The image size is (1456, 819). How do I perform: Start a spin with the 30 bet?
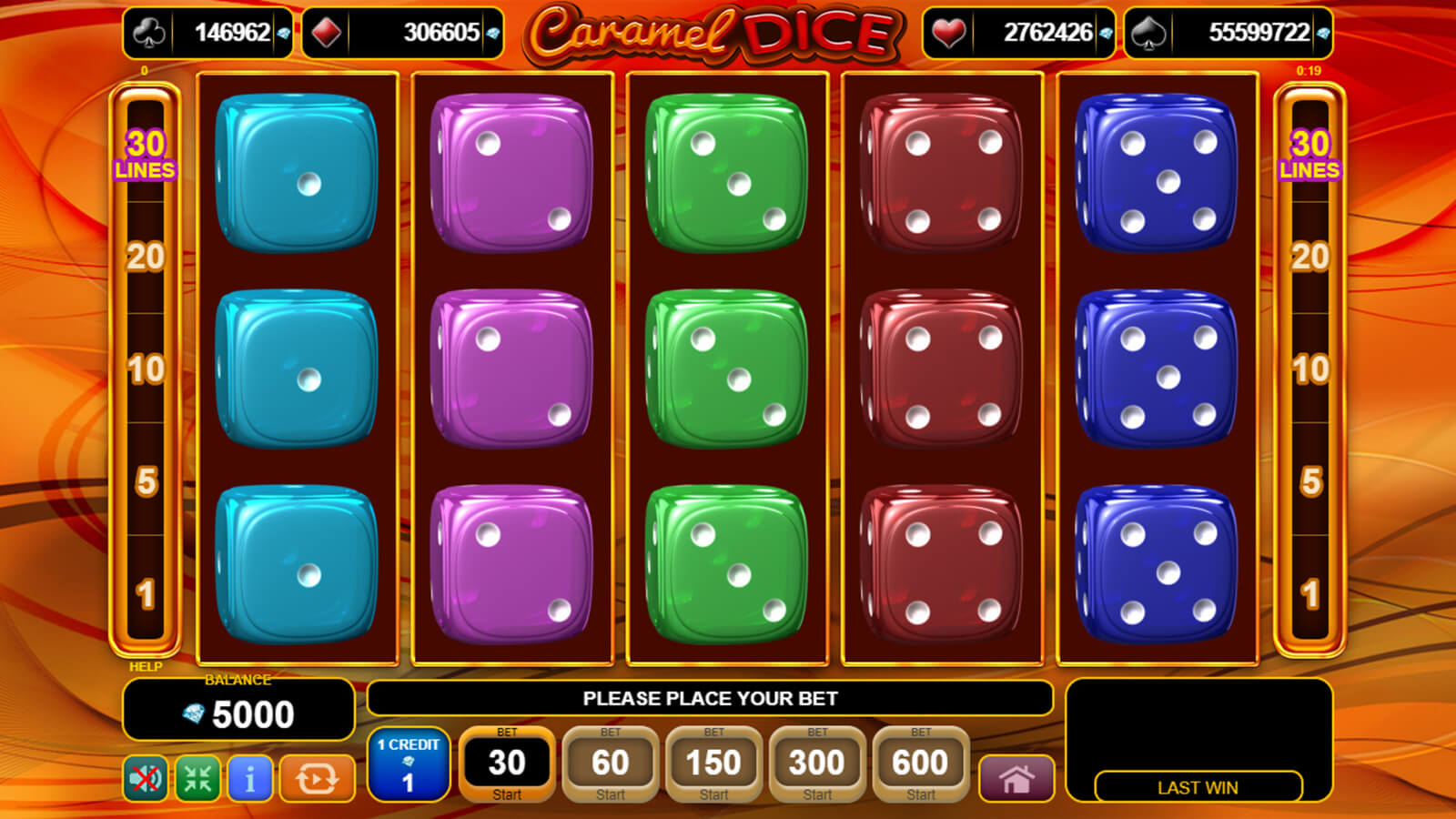[x=507, y=764]
